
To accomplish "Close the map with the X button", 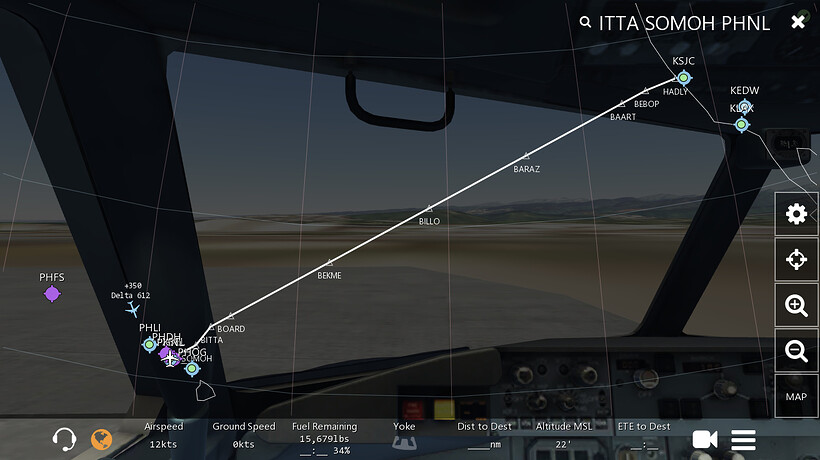I will pos(797,22).
